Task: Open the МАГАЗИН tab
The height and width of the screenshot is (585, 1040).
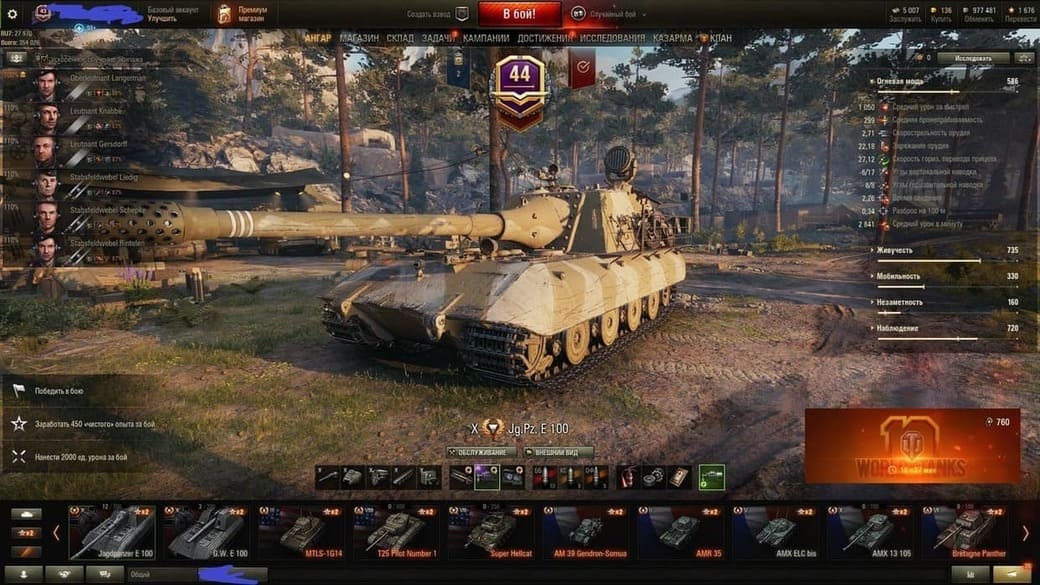Action: (359, 38)
